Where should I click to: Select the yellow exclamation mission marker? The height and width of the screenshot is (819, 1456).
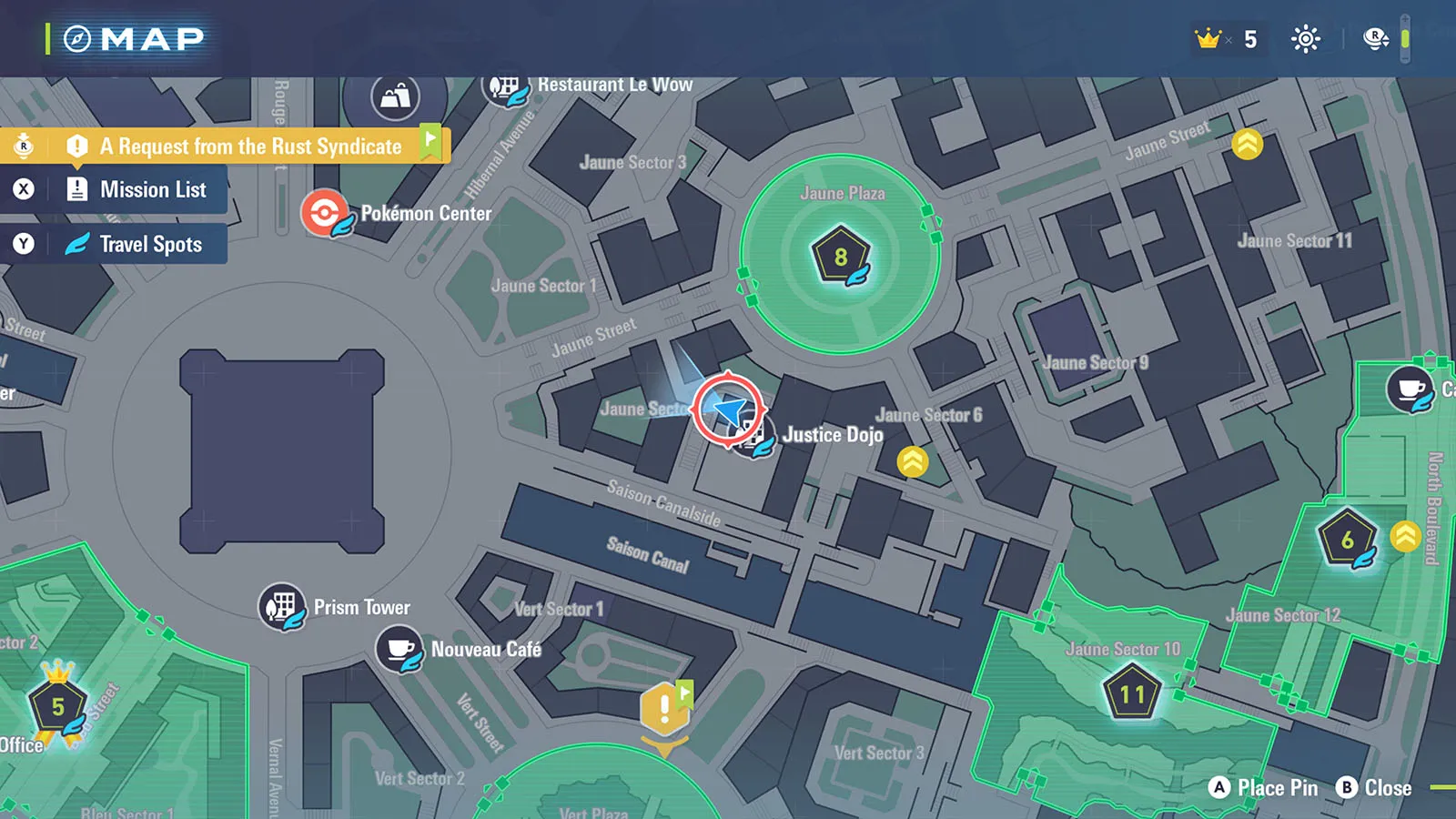click(x=664, y=709)
